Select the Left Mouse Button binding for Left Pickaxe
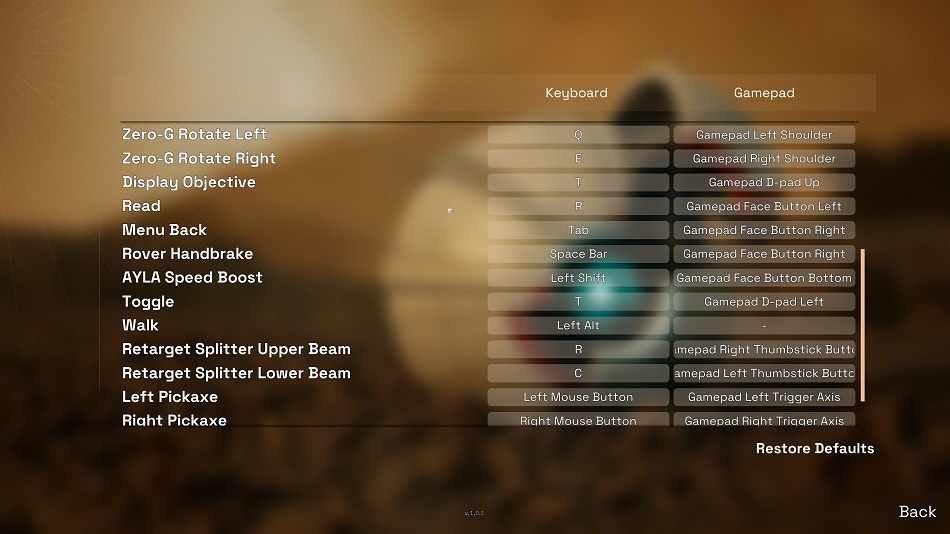 578,397
